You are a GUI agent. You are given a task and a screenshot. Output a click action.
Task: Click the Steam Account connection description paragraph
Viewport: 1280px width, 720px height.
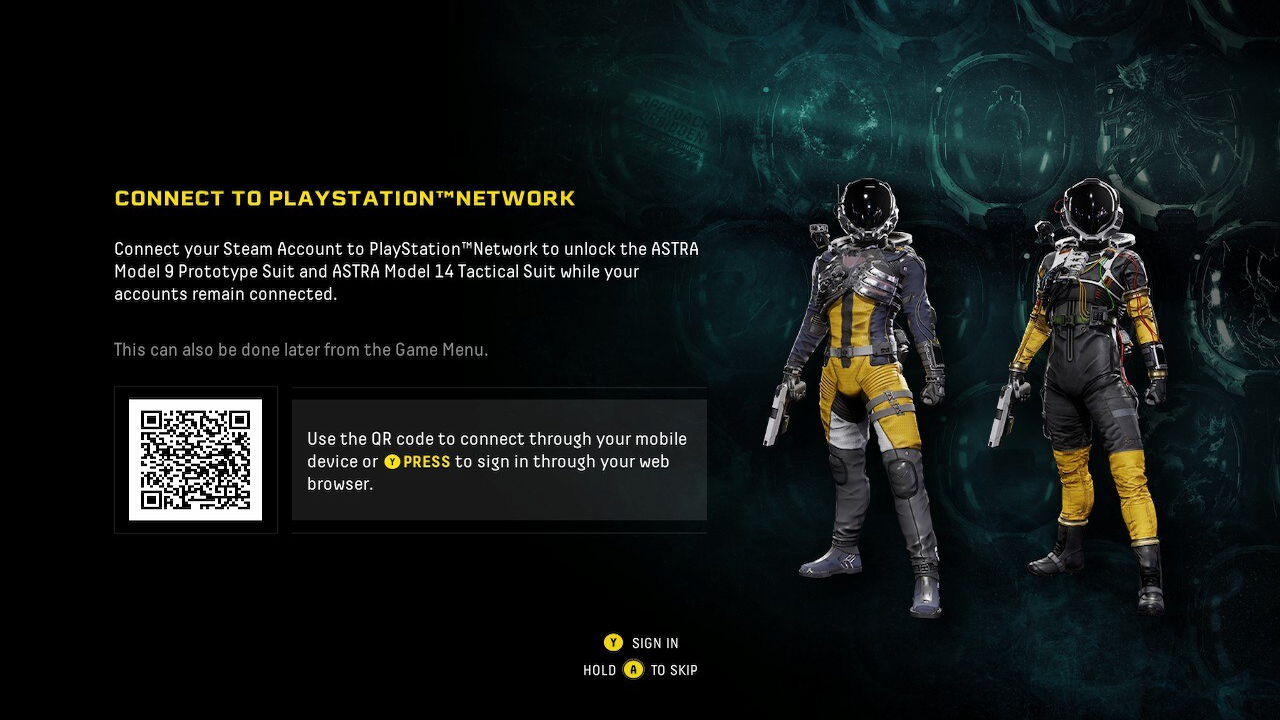pyautogui.click(x=400, y=271)
